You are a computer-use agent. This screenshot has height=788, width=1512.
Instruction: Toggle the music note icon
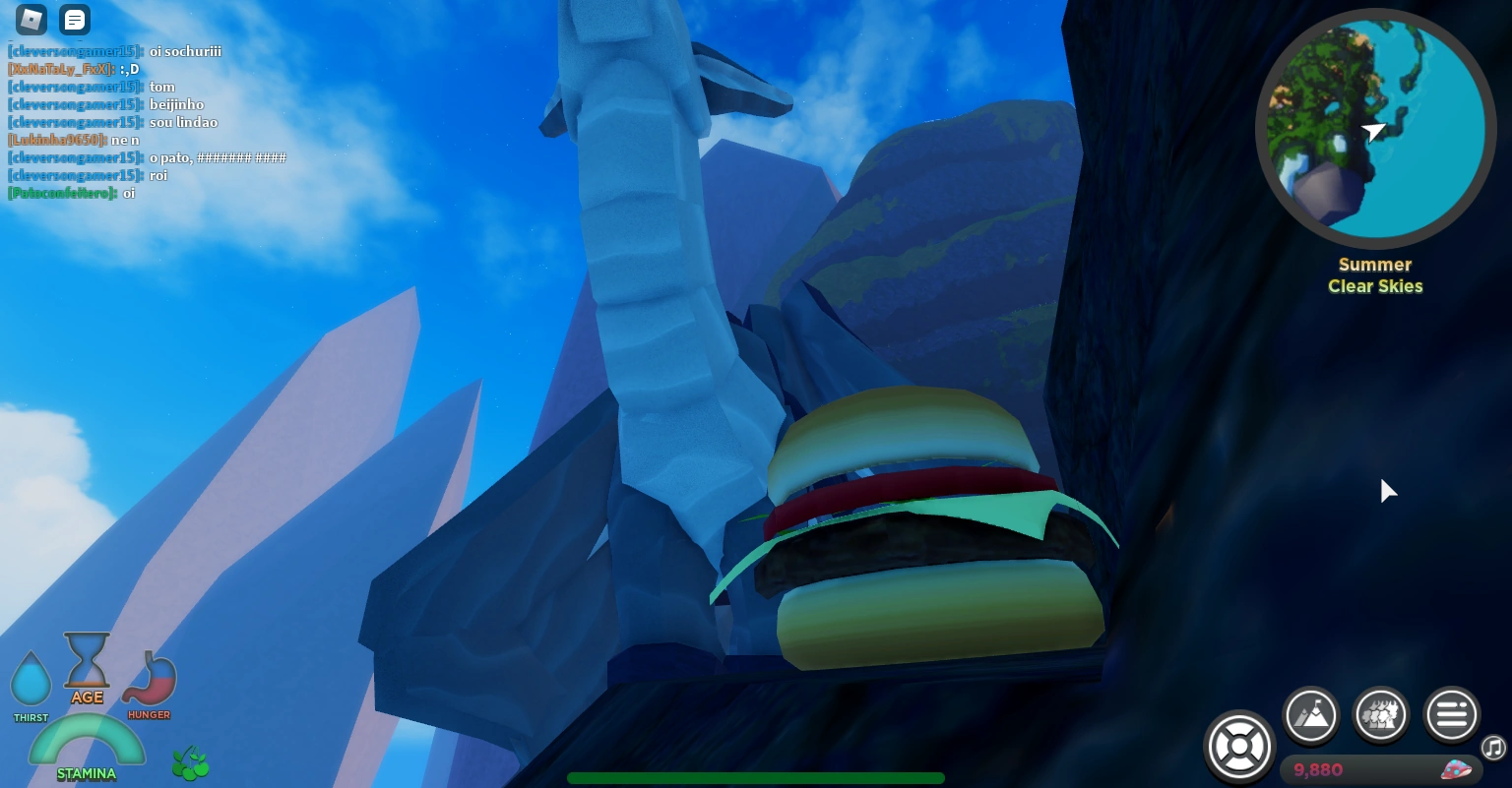tap(1493, 748)
